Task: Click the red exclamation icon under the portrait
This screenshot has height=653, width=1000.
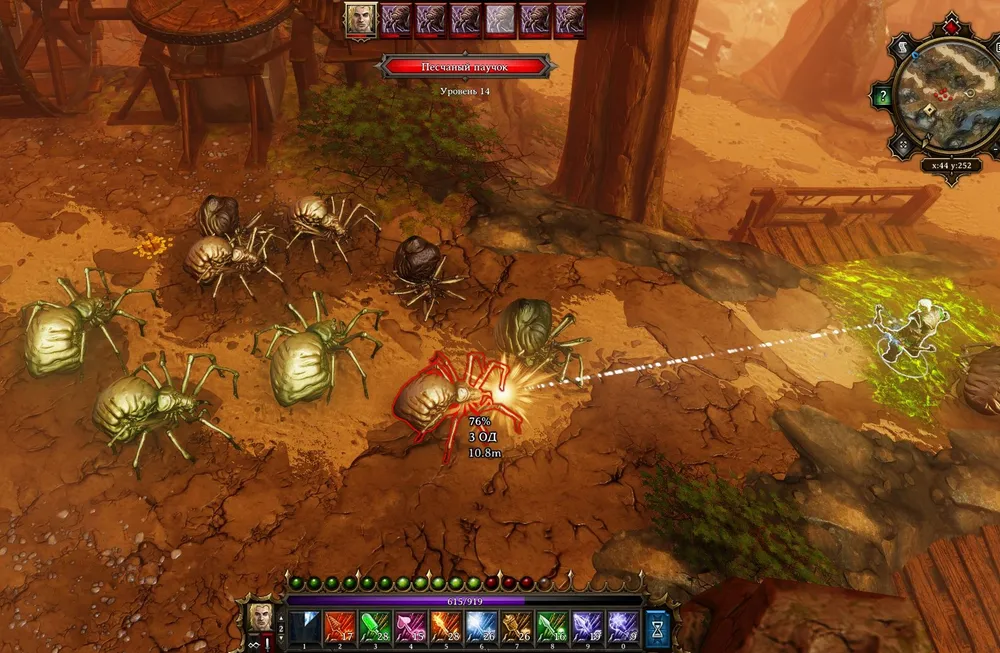Action: click(x=266, y=645)
